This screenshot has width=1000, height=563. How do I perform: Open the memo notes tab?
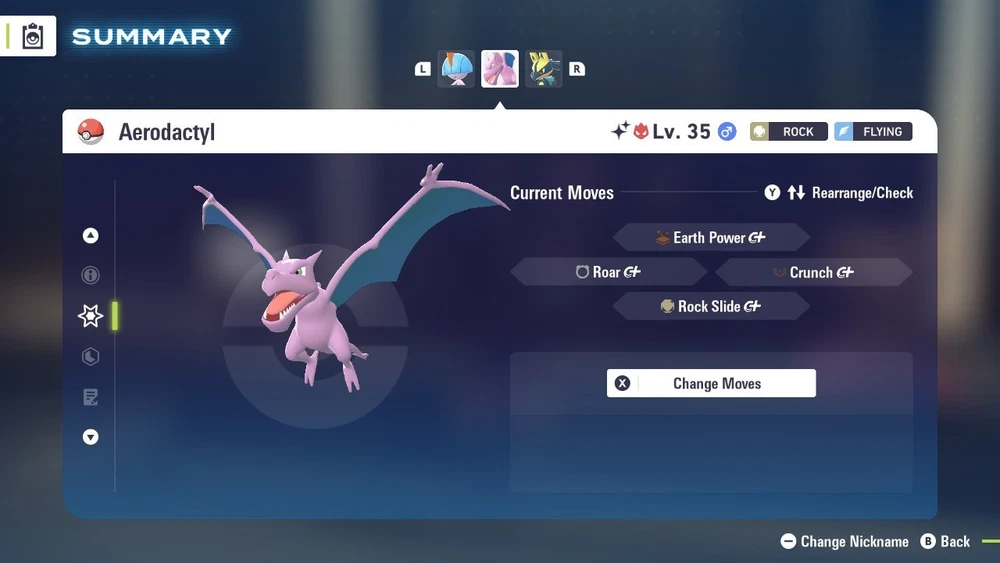[x=91, y=398]
